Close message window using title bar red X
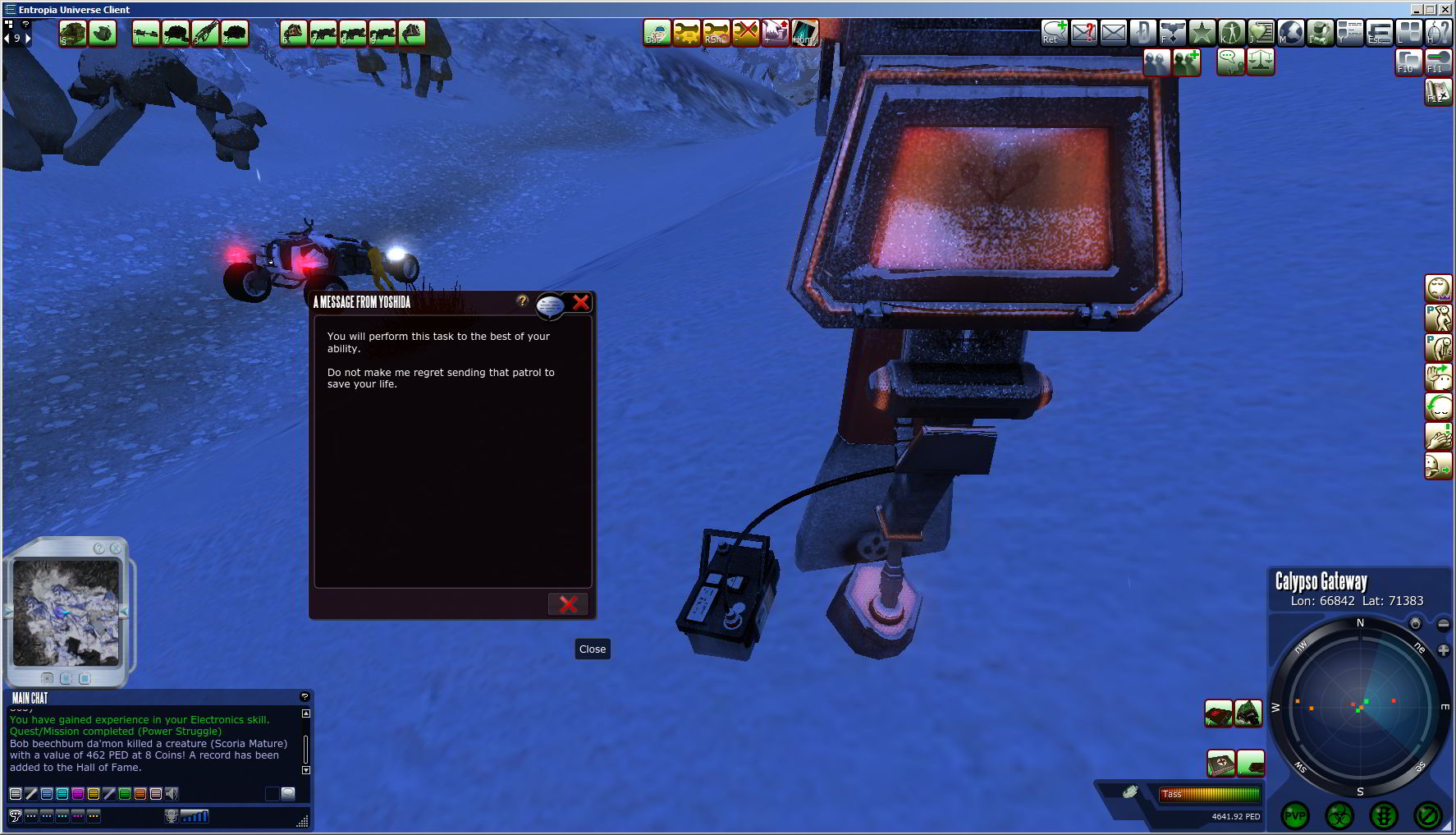The image size is (1456, 835). coord(581,302)
